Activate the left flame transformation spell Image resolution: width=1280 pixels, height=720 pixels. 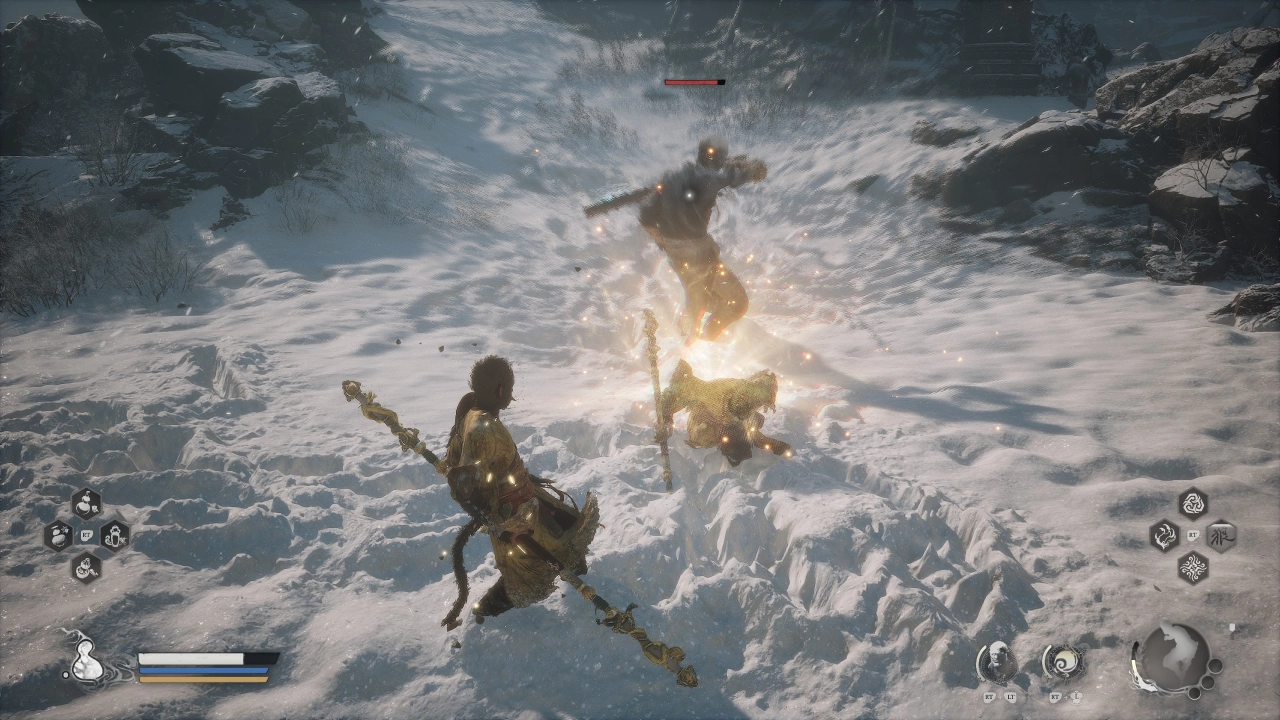click(1164, 536)
